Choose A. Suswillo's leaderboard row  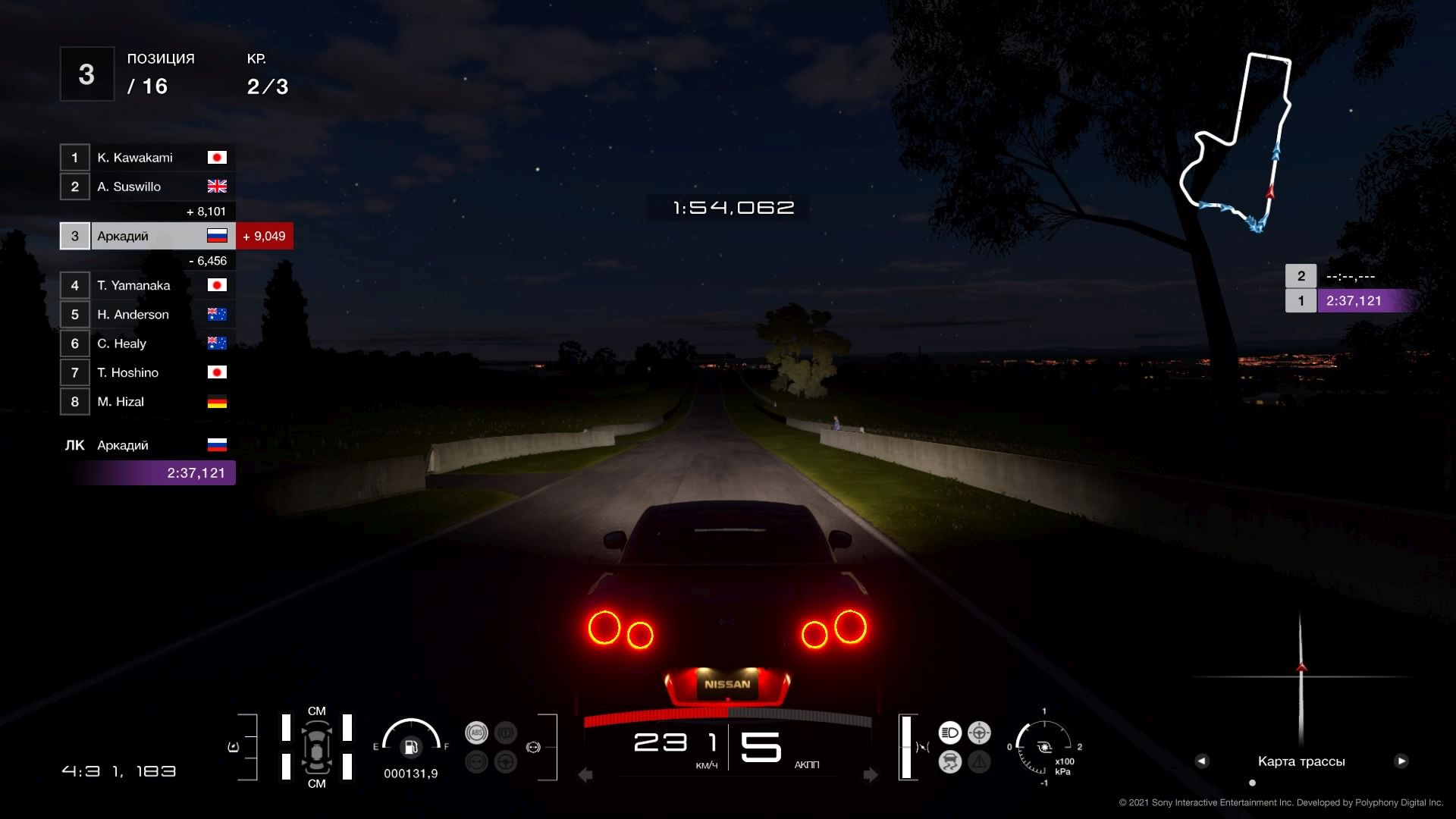pyautogui.click(x=148, y=187)
